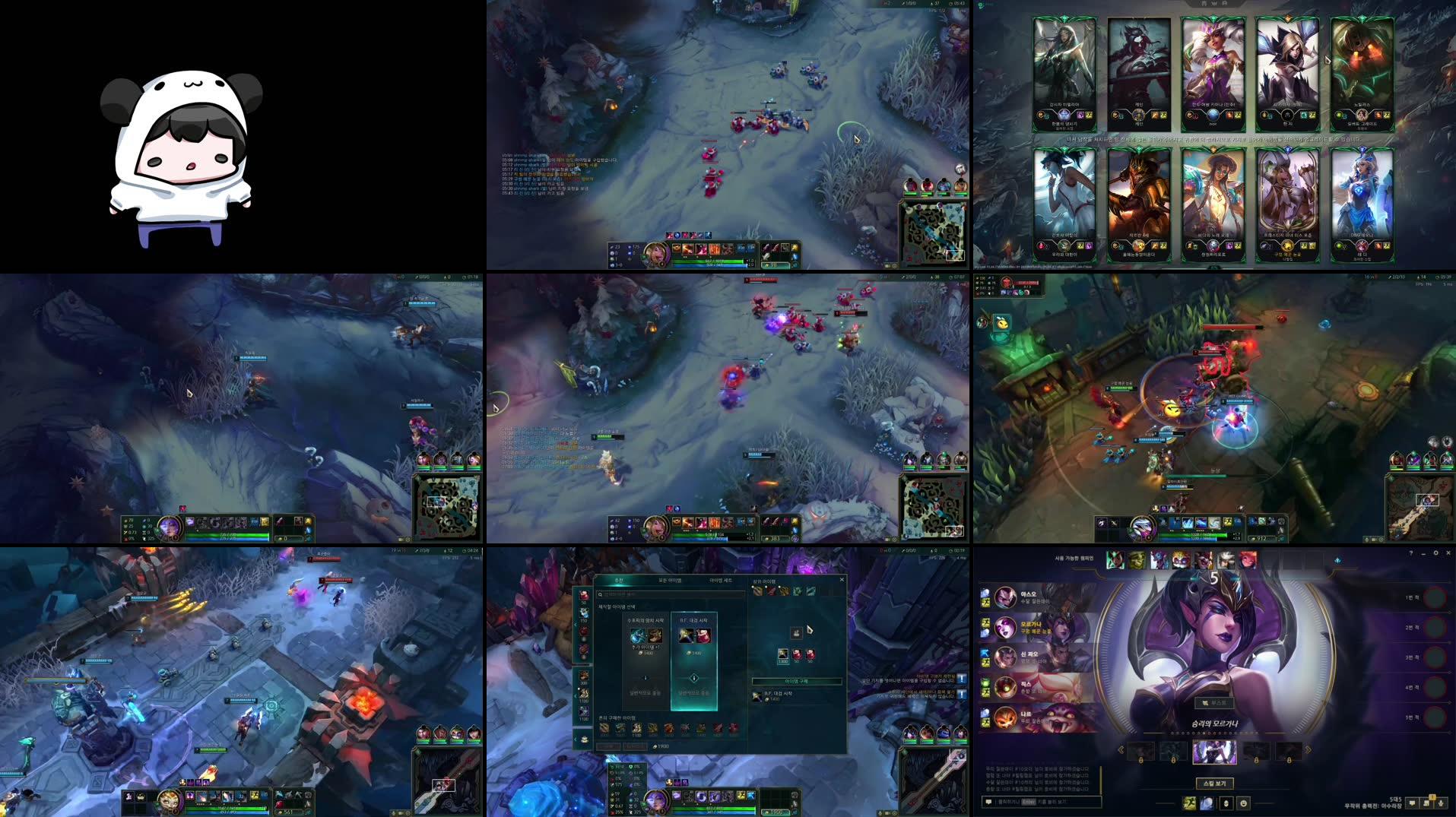This screenshot has height=817, width=1456.
Task: Toggle the voice chat indicator near the top bar
Action: pyautogui.click(x=1338, y=559)
